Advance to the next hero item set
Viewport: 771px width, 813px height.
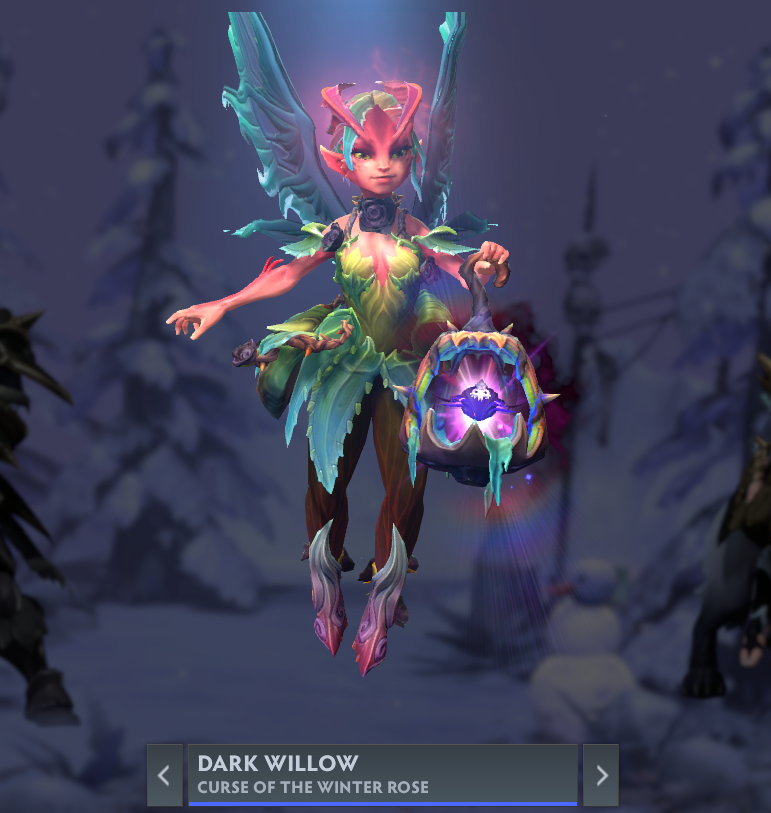(601, 775)
